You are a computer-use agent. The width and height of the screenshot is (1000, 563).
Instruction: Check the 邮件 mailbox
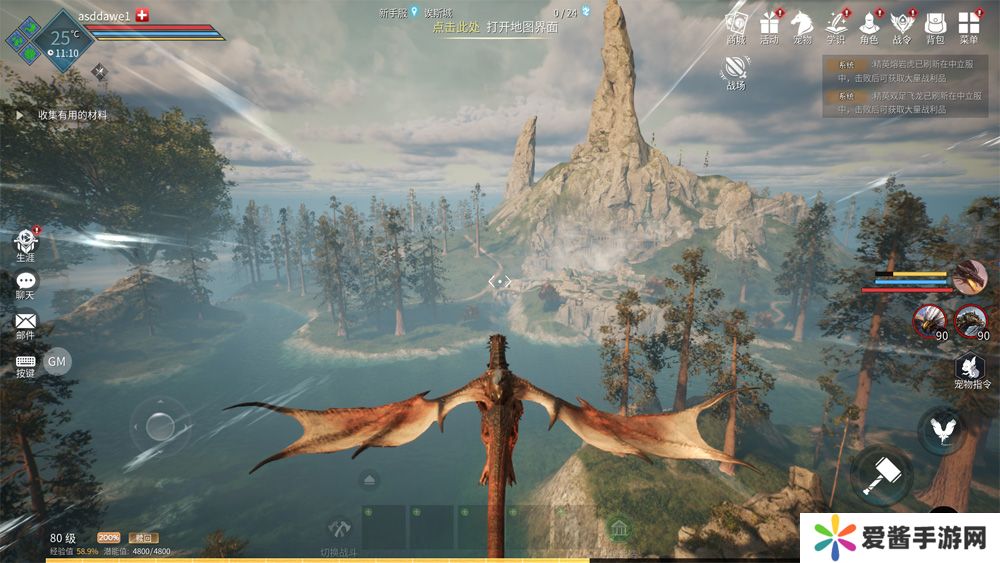click(25, 323)
